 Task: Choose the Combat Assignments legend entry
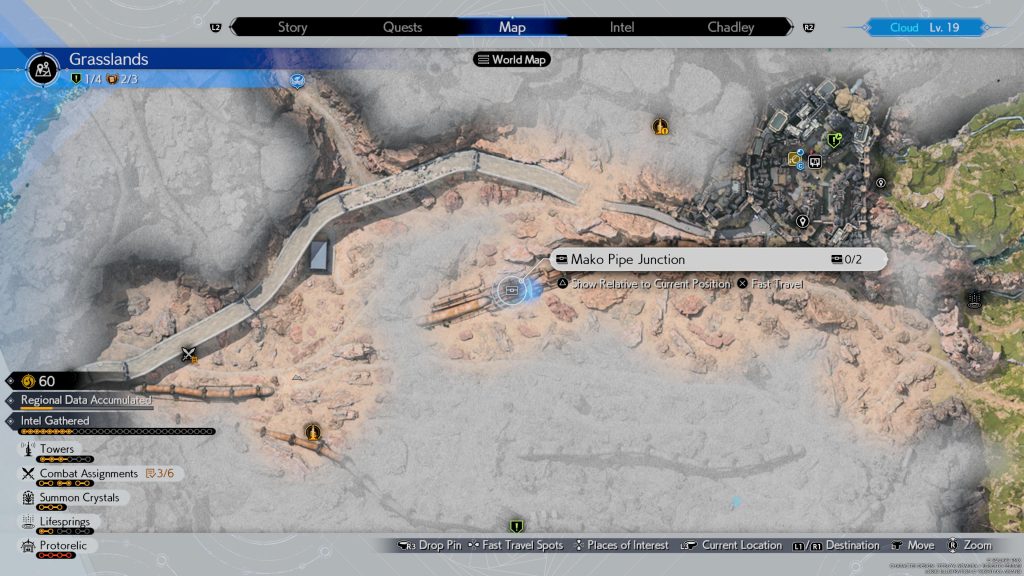tap(88, 474)
